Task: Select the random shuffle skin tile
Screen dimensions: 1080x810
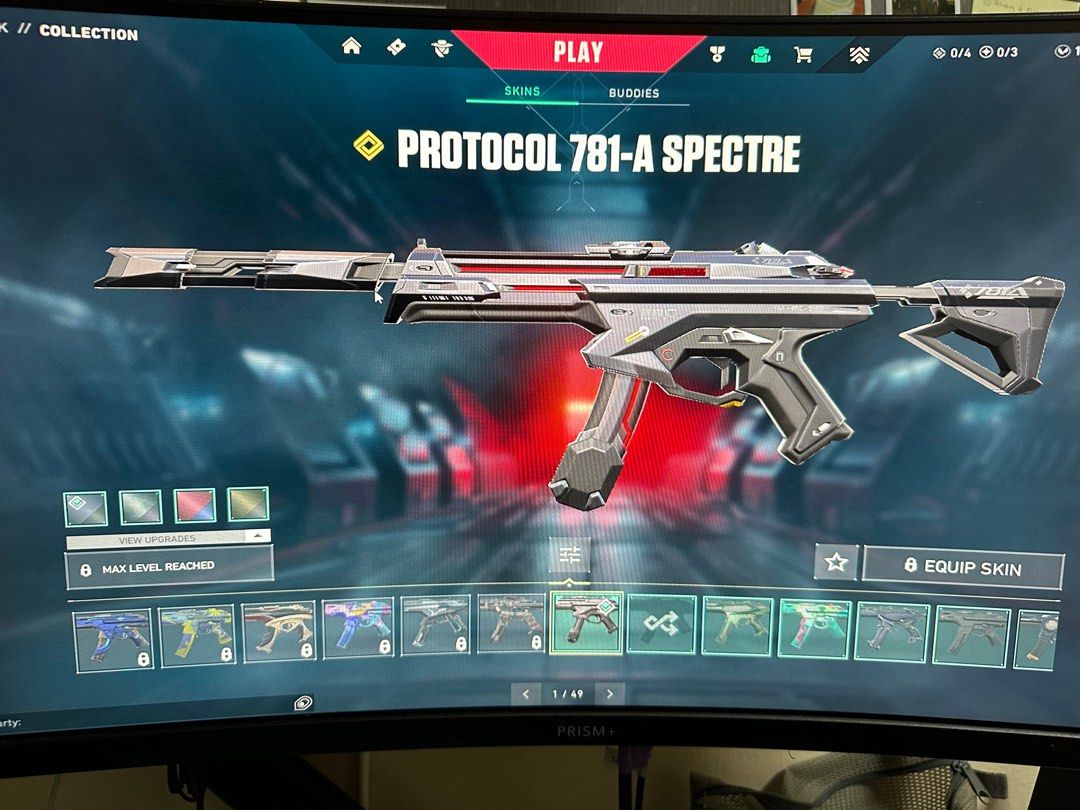Action: click(660, 626)
